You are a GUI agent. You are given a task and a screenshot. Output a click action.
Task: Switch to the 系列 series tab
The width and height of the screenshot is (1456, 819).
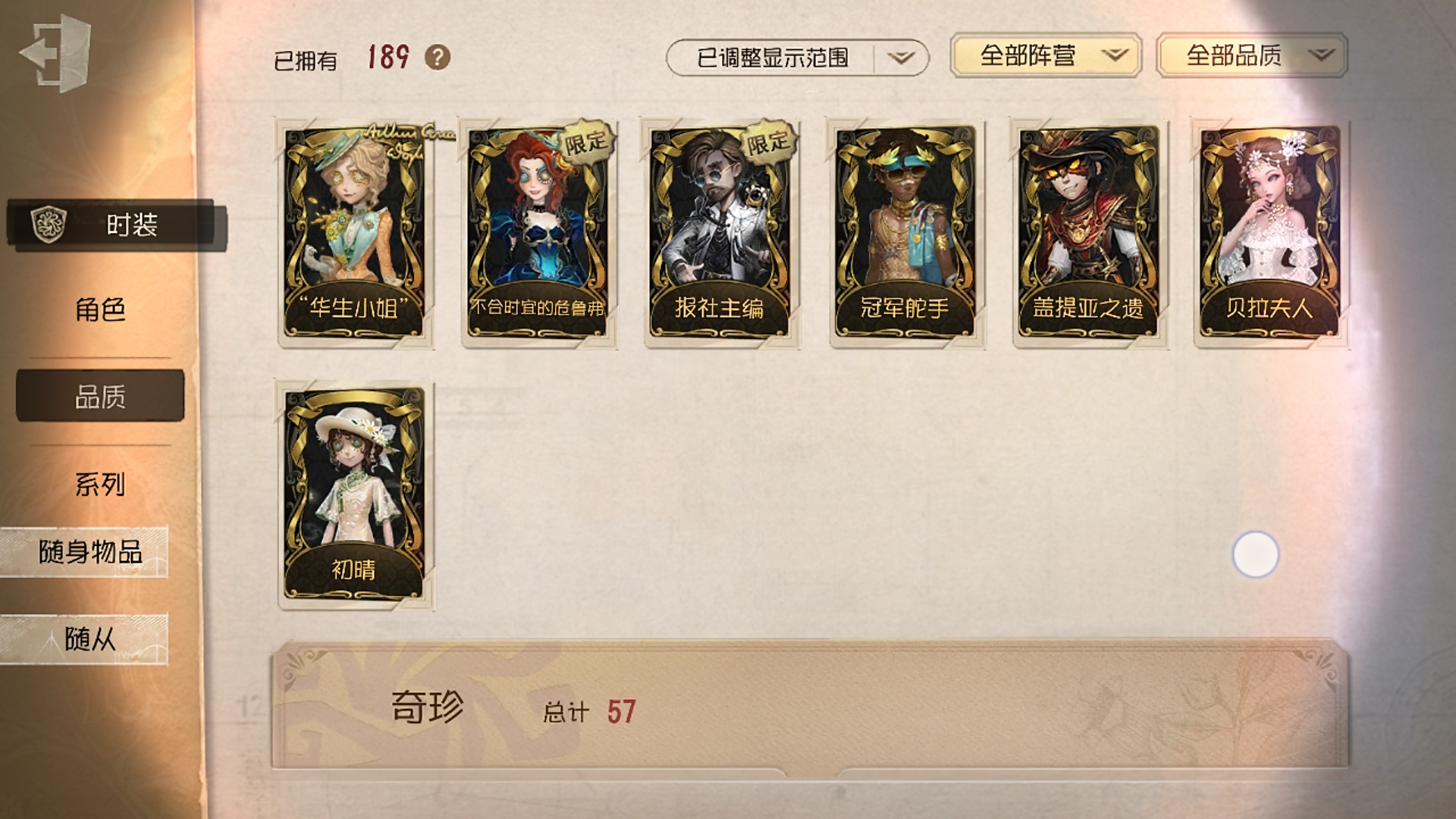pos(100,484)
